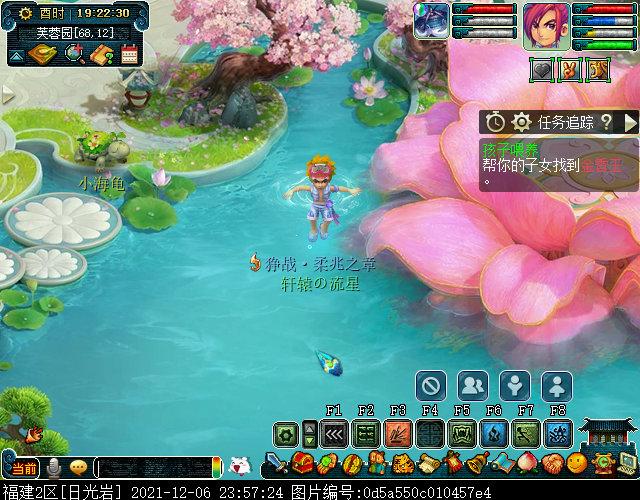This screenshot has height=500, width=640.
Task: Collapse the minimap panel with up arrow
Action: 16,55
